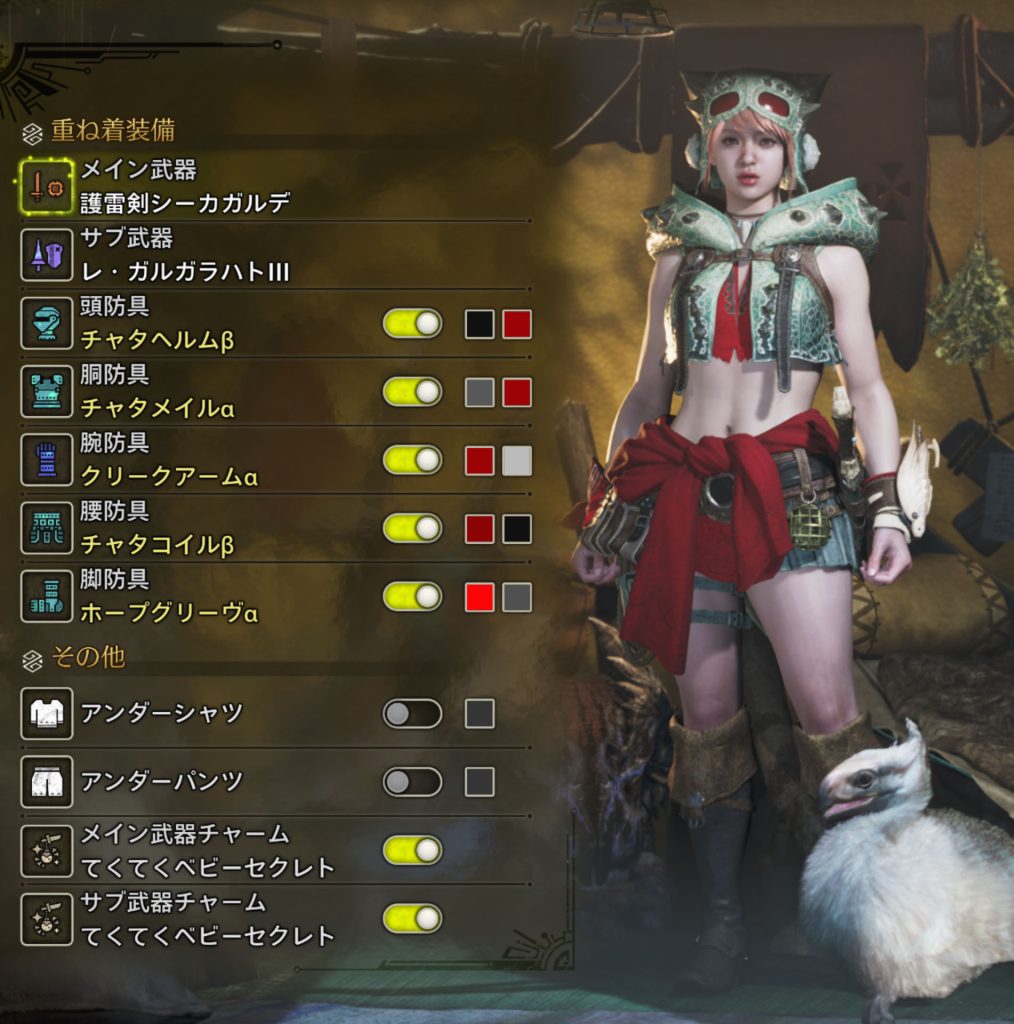Pick the アンダーパンツ color swatch

(x=479, y=781)
